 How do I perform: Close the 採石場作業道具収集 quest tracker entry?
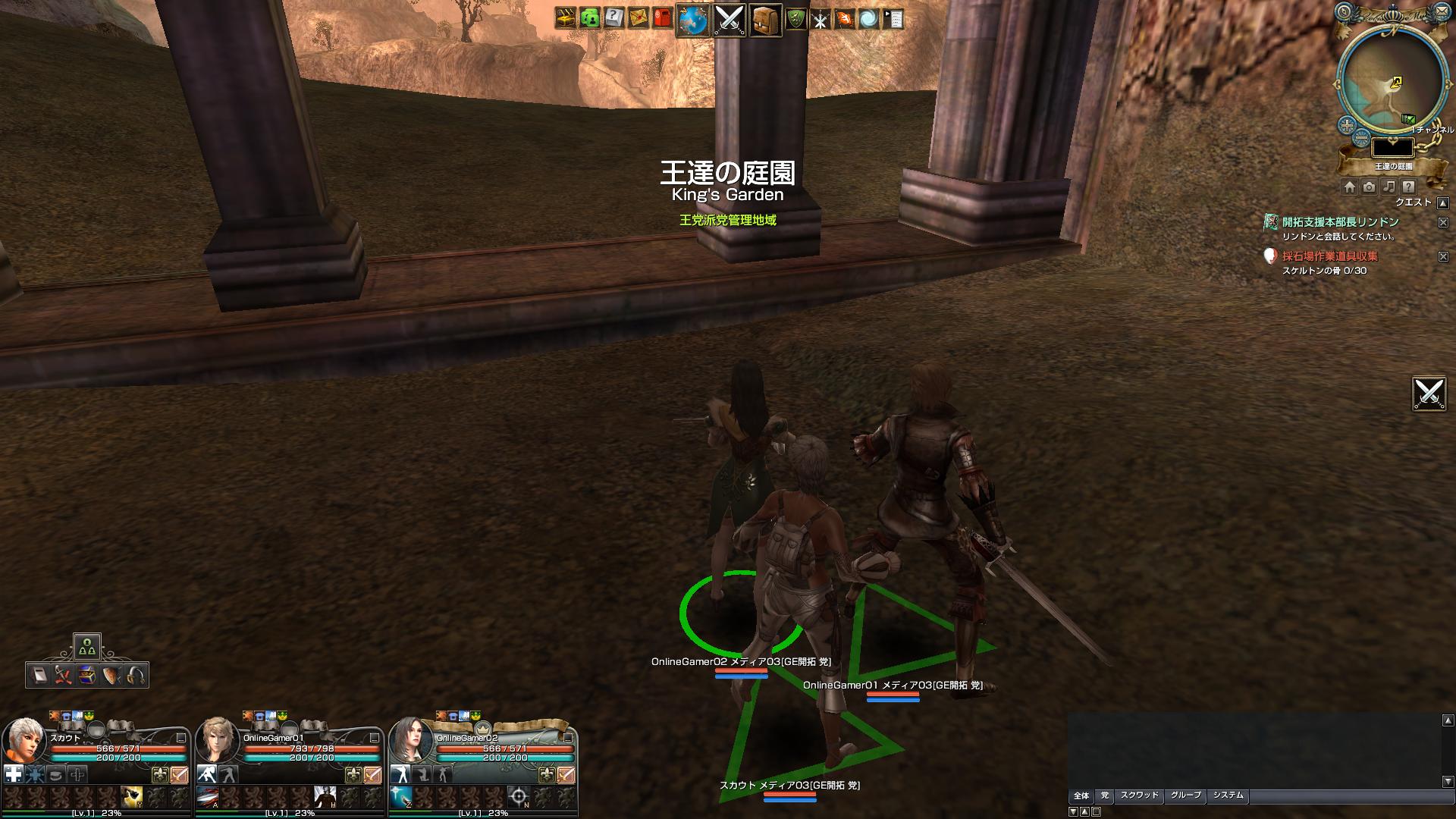1443,257
